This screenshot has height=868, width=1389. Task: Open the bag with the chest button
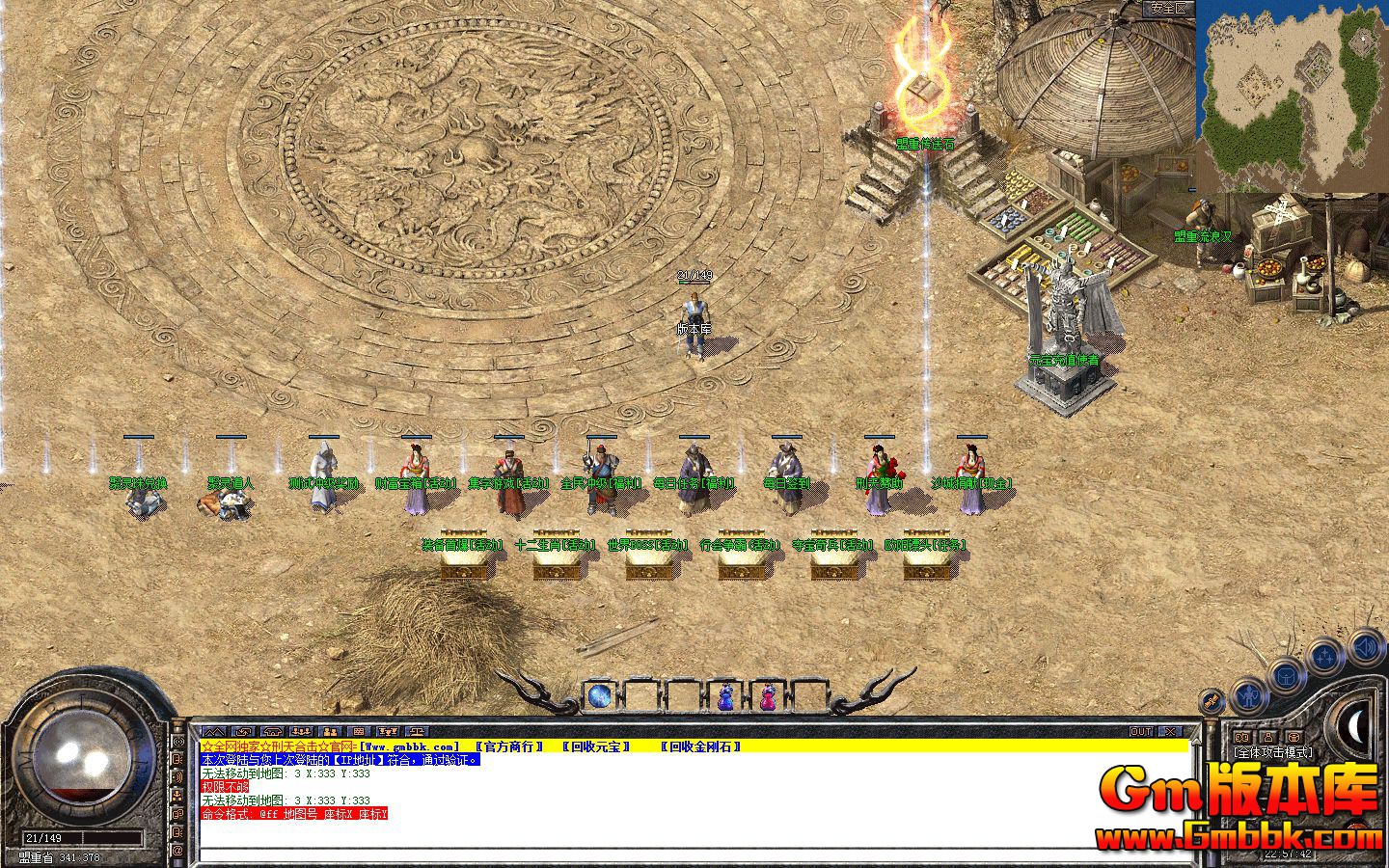point(1286,676)
